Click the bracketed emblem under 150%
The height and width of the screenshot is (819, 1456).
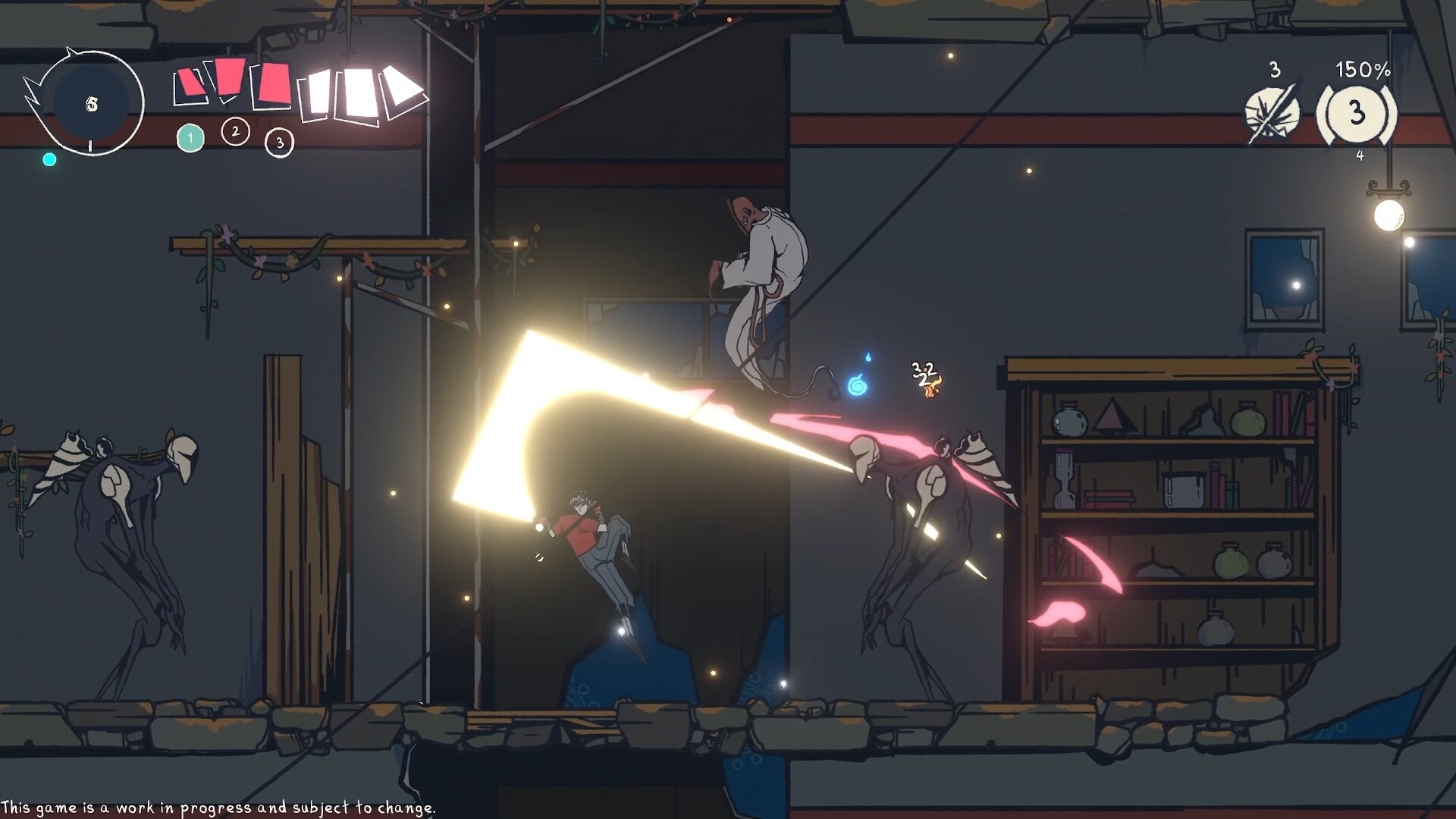[1357, 114]
